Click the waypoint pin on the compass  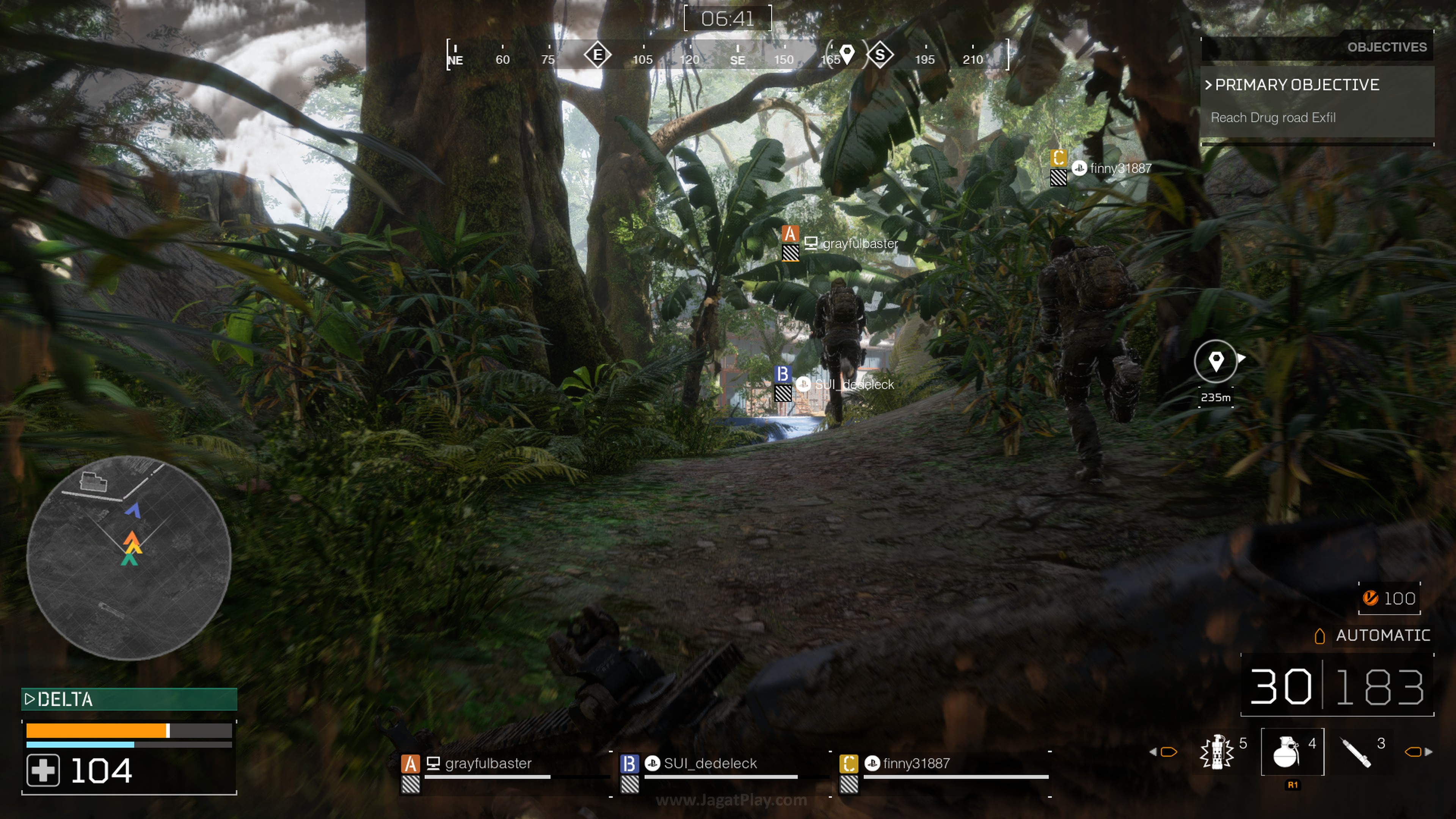tap(847, 54)
